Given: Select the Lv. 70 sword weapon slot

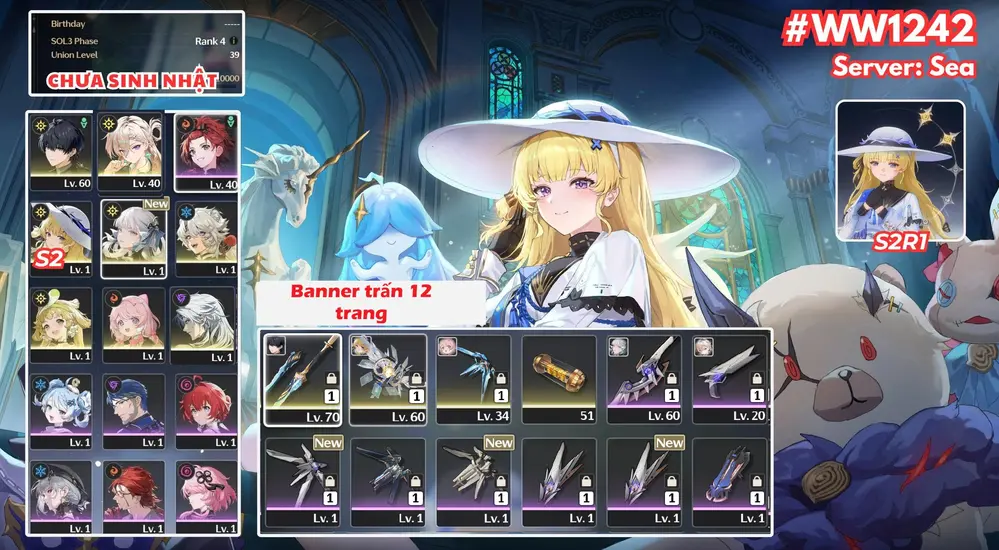Looking at the screenshot, I should (303, 380).
